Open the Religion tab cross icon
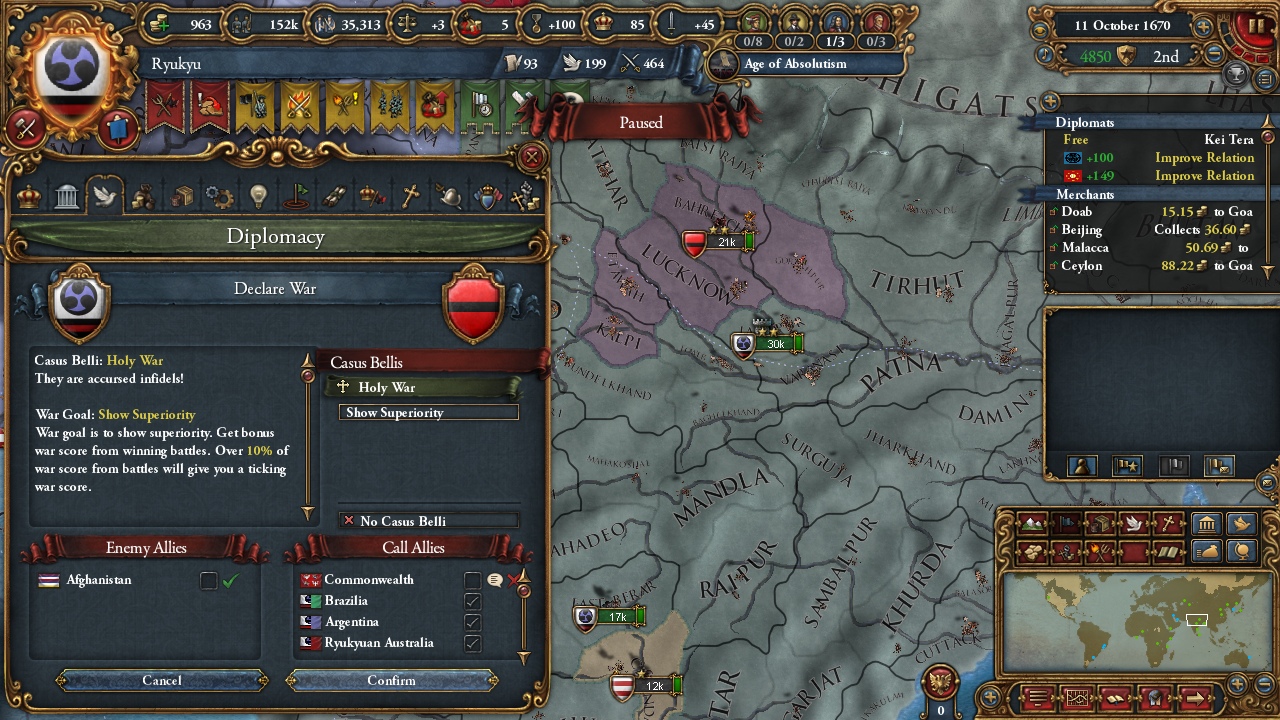This screenshot has width=1280, height=720. tap(410, 196)
